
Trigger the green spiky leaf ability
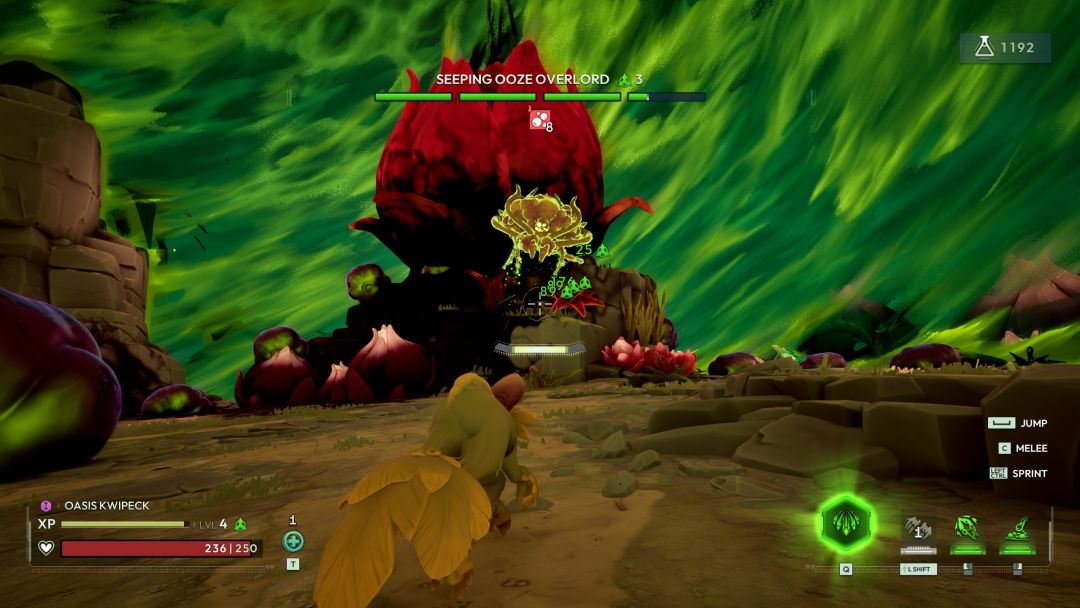pos(966,531)
